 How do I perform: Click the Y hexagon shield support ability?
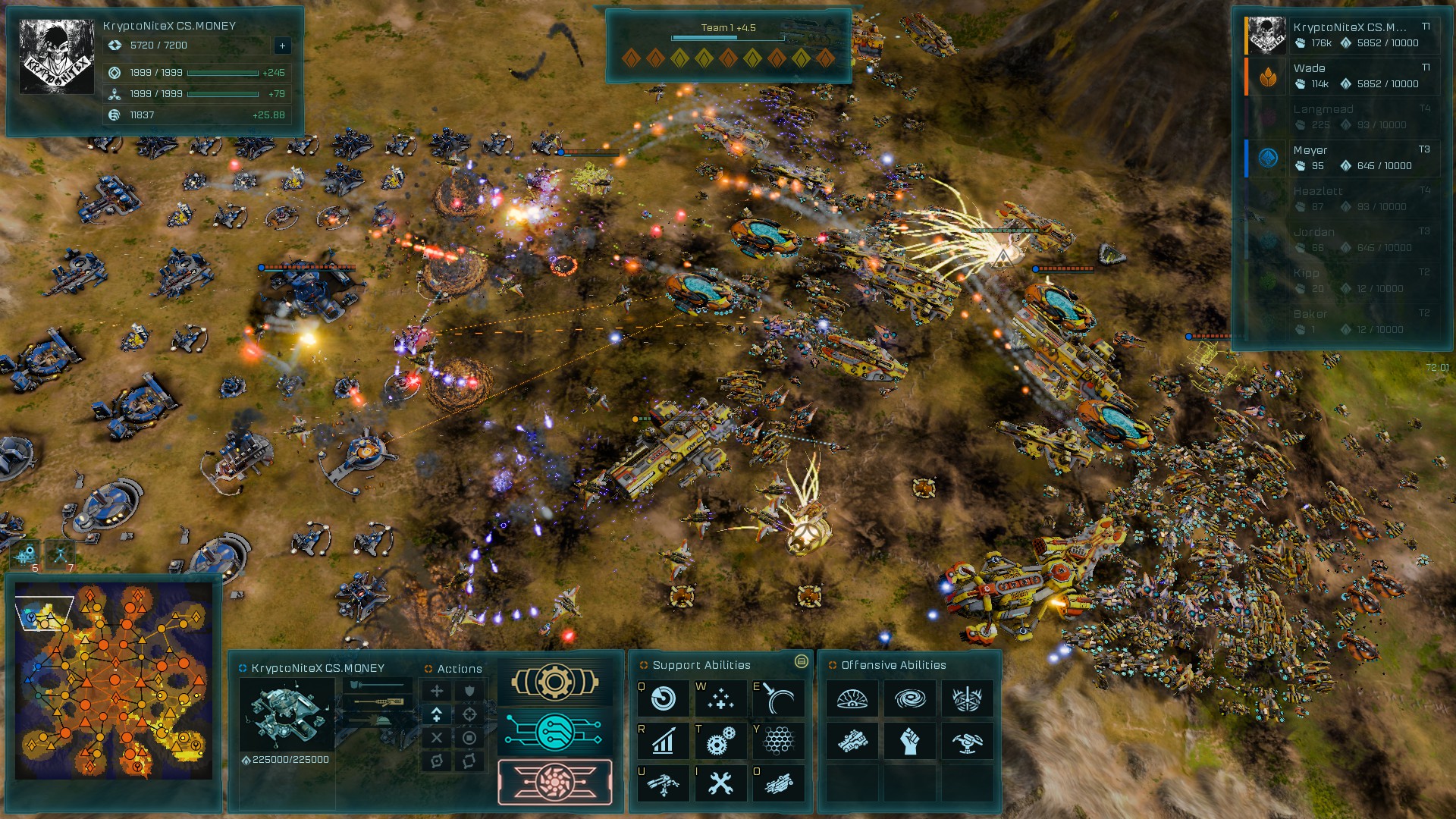pyautogui.click(x=780, y=741)
